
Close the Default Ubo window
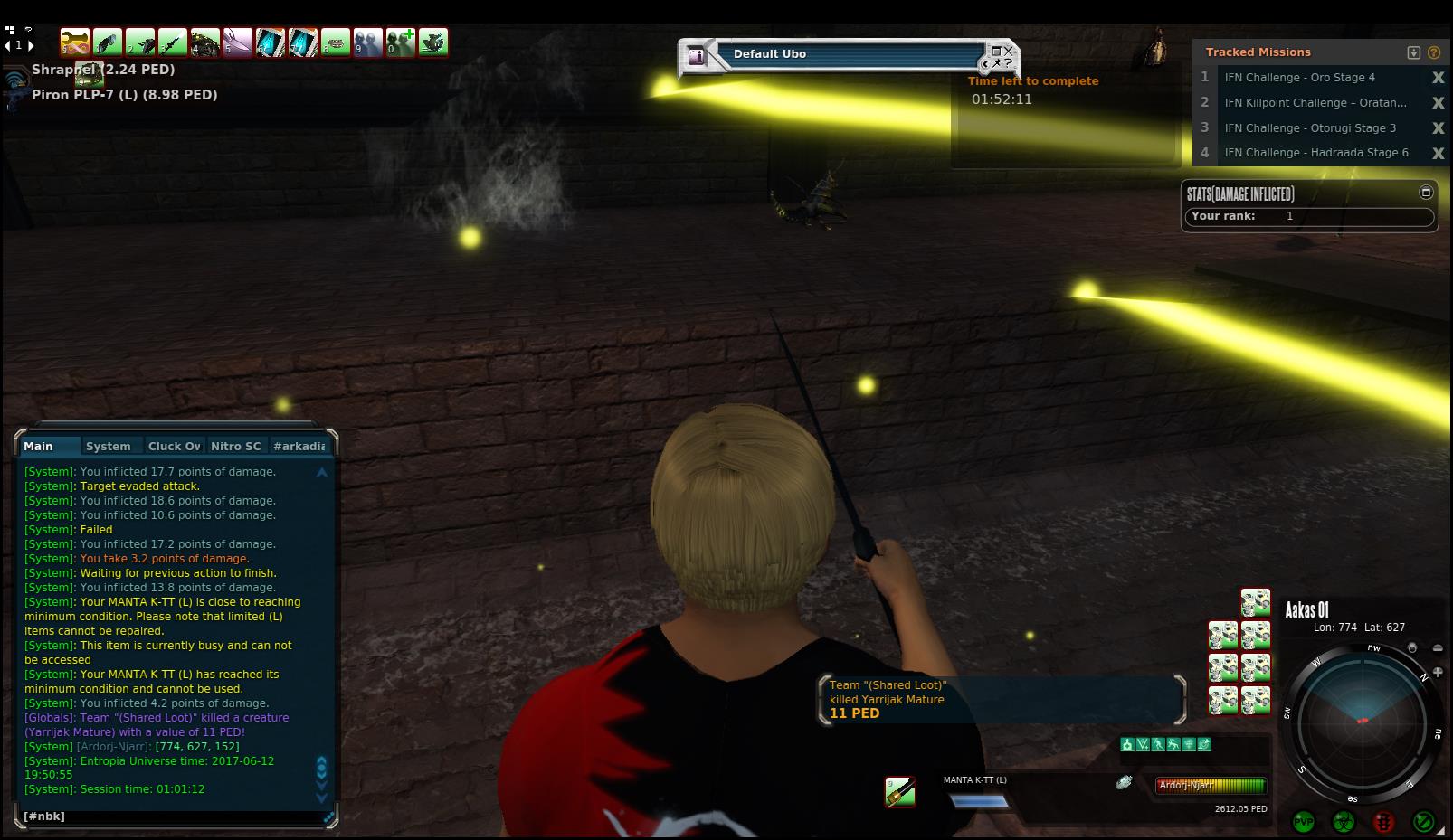[1008, 52]
